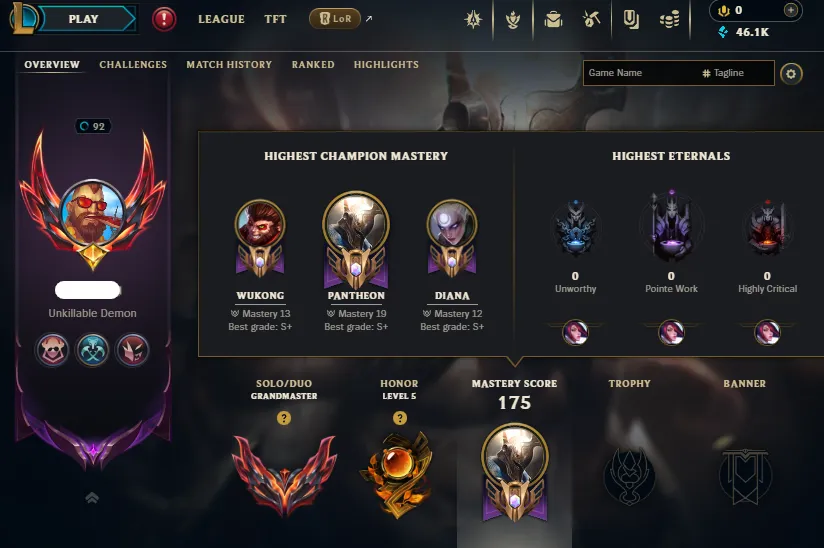Screen dimensions: 824x548
Task: Click the plus button to buy RP
Action: [x=791, y=10]
